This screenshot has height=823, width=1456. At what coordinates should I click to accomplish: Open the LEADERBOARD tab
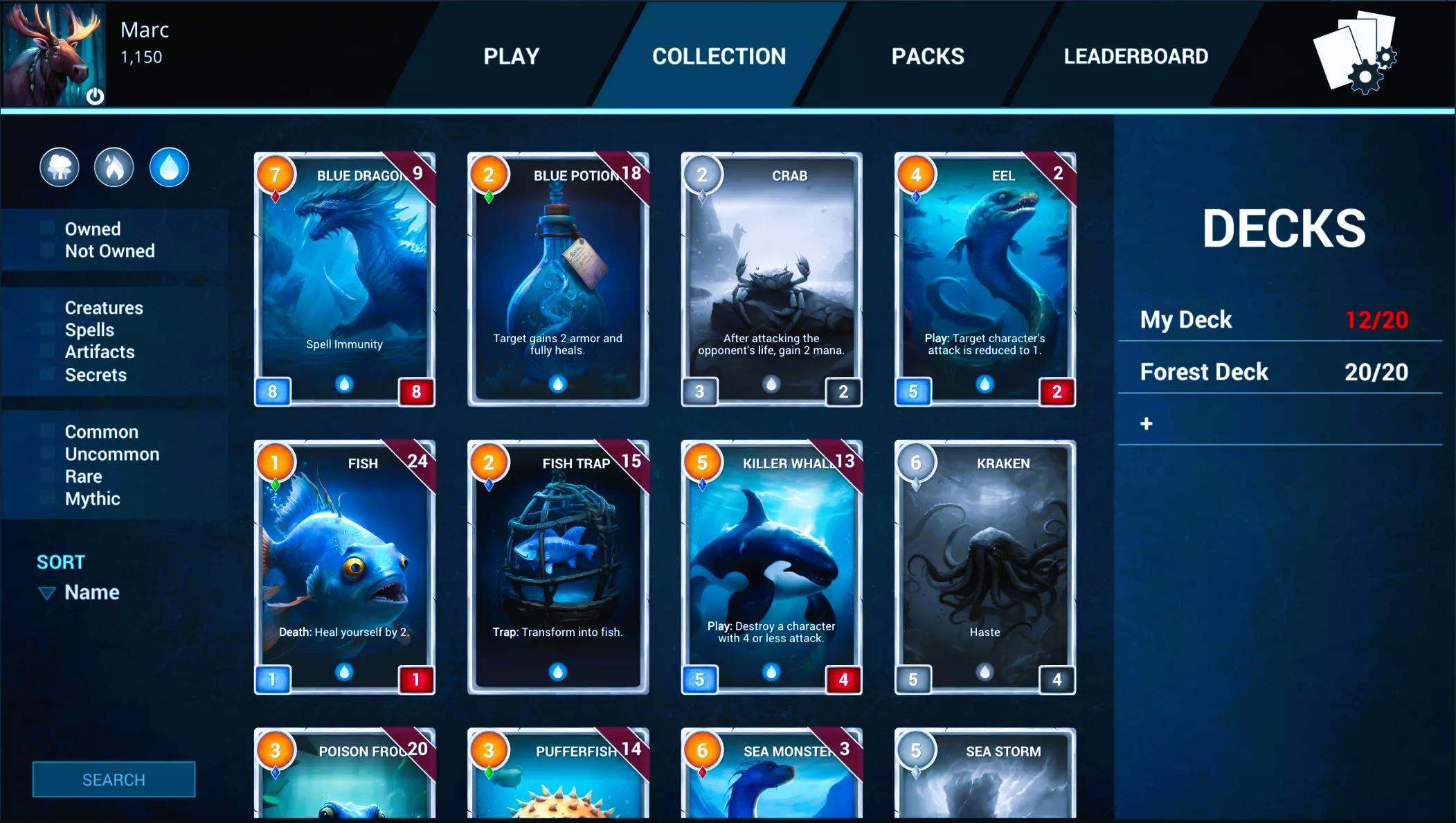point(1135,56)
